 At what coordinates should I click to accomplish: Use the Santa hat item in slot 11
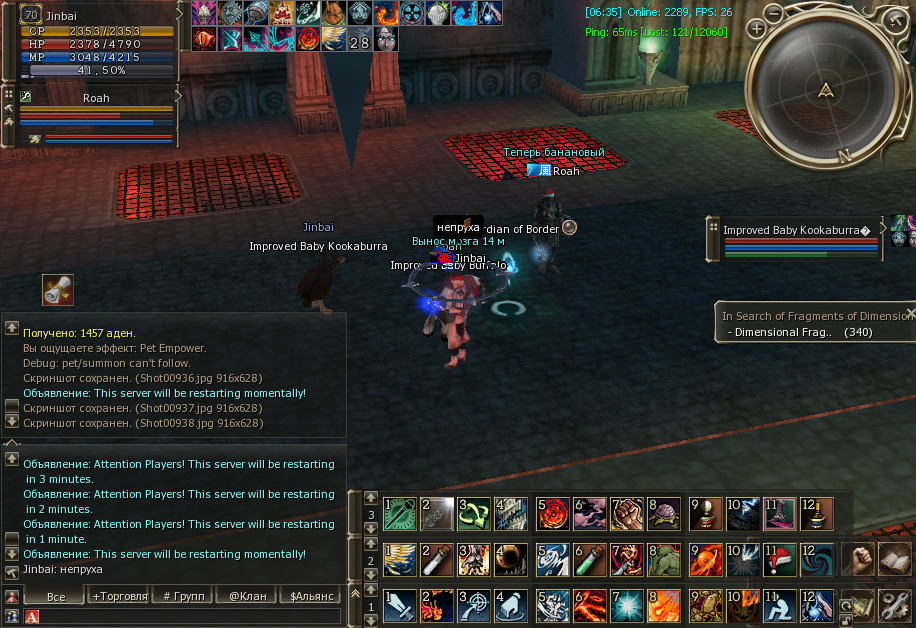point(778,561)
